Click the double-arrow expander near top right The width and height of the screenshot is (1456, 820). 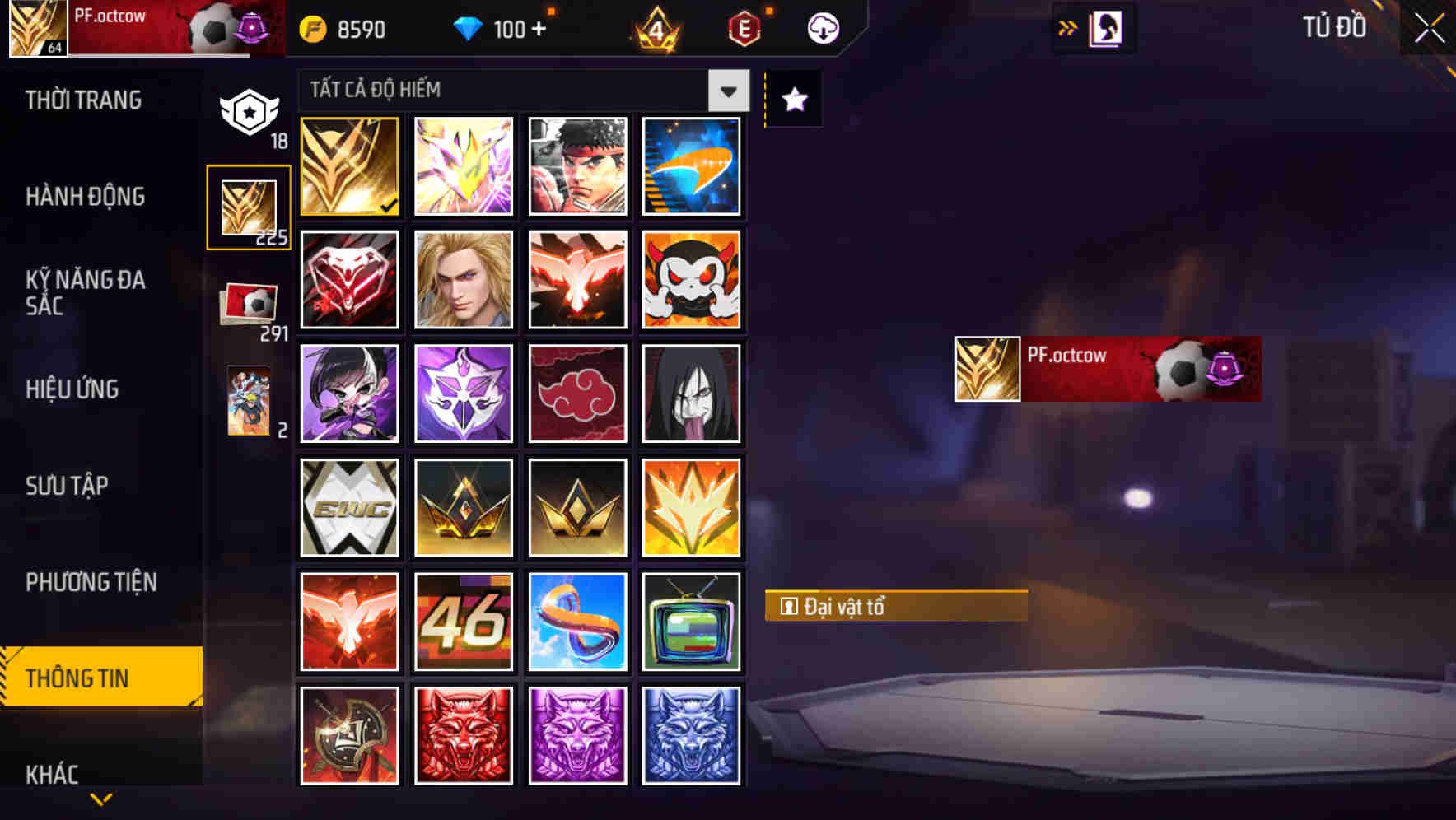1068,27
